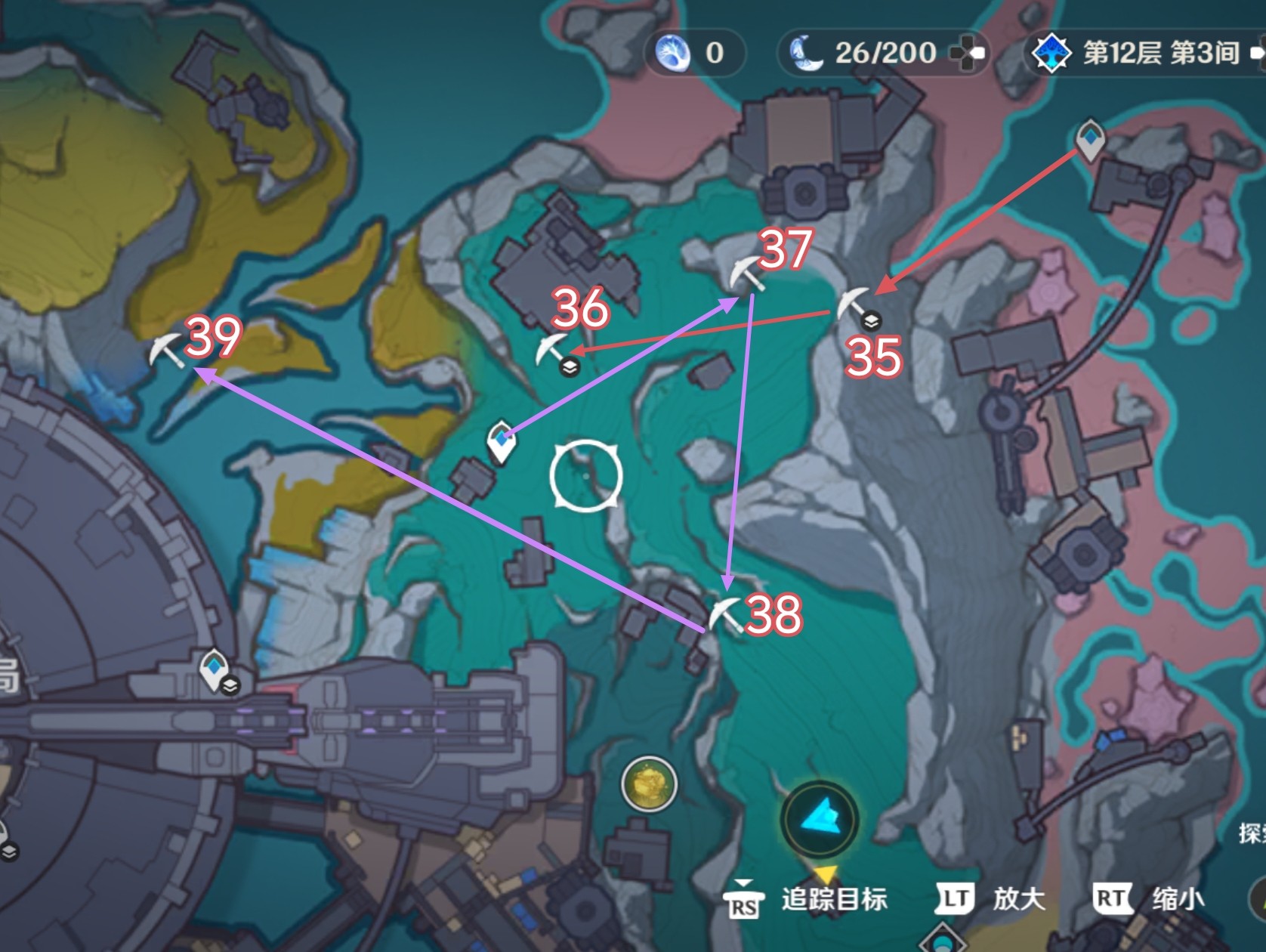Click the pickaxe pin under number 36

[x=552, y=350]
